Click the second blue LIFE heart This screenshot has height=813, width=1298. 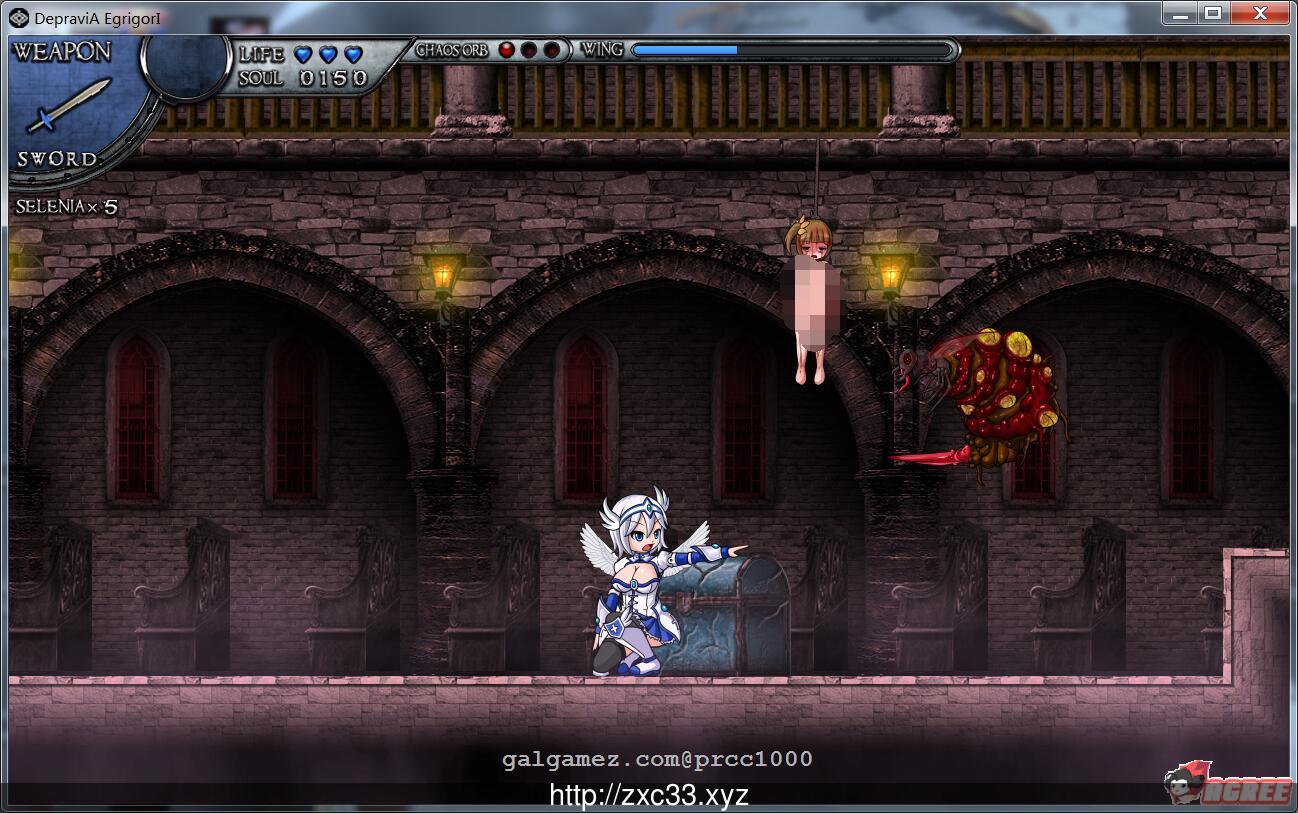326,55
